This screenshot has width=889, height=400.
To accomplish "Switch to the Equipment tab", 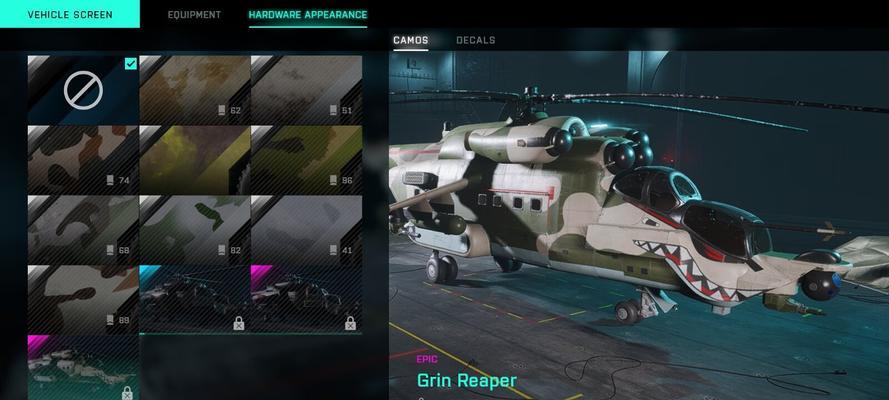I will click(x=194, y=15).
